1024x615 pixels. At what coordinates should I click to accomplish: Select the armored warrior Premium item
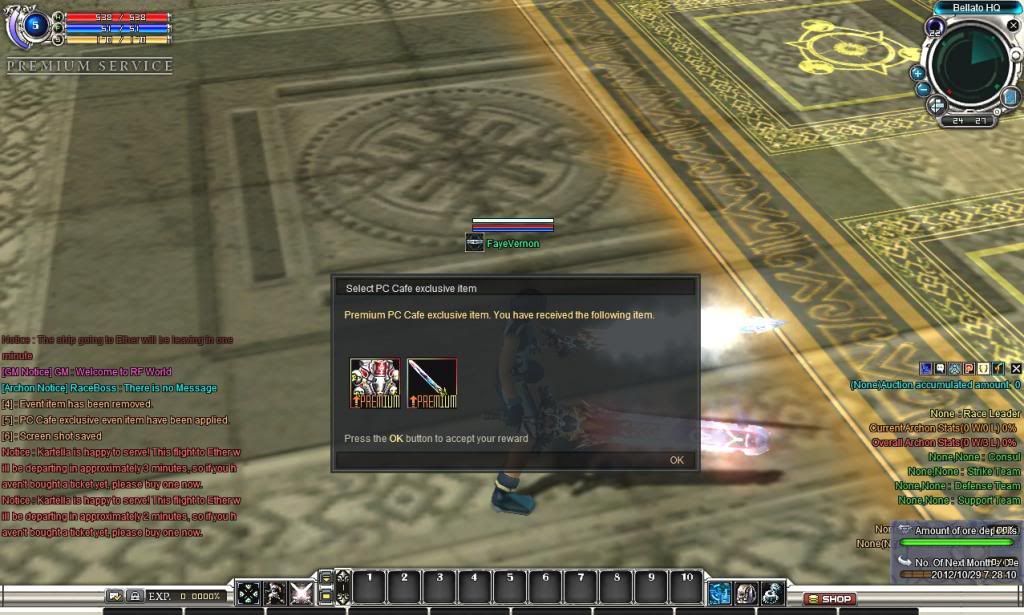pyautogui.click(x=374, y=383)
